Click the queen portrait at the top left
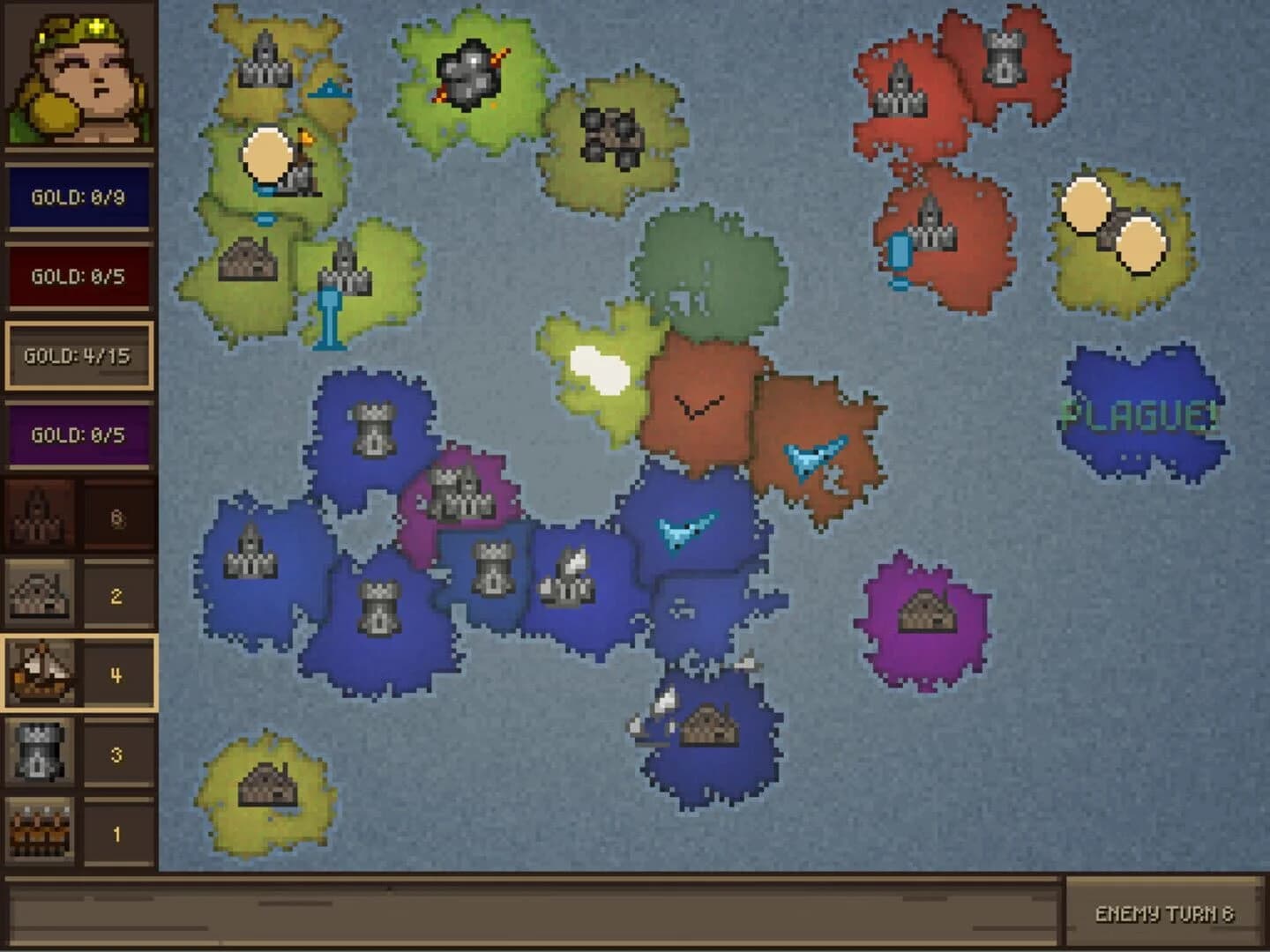 point(78,78)
